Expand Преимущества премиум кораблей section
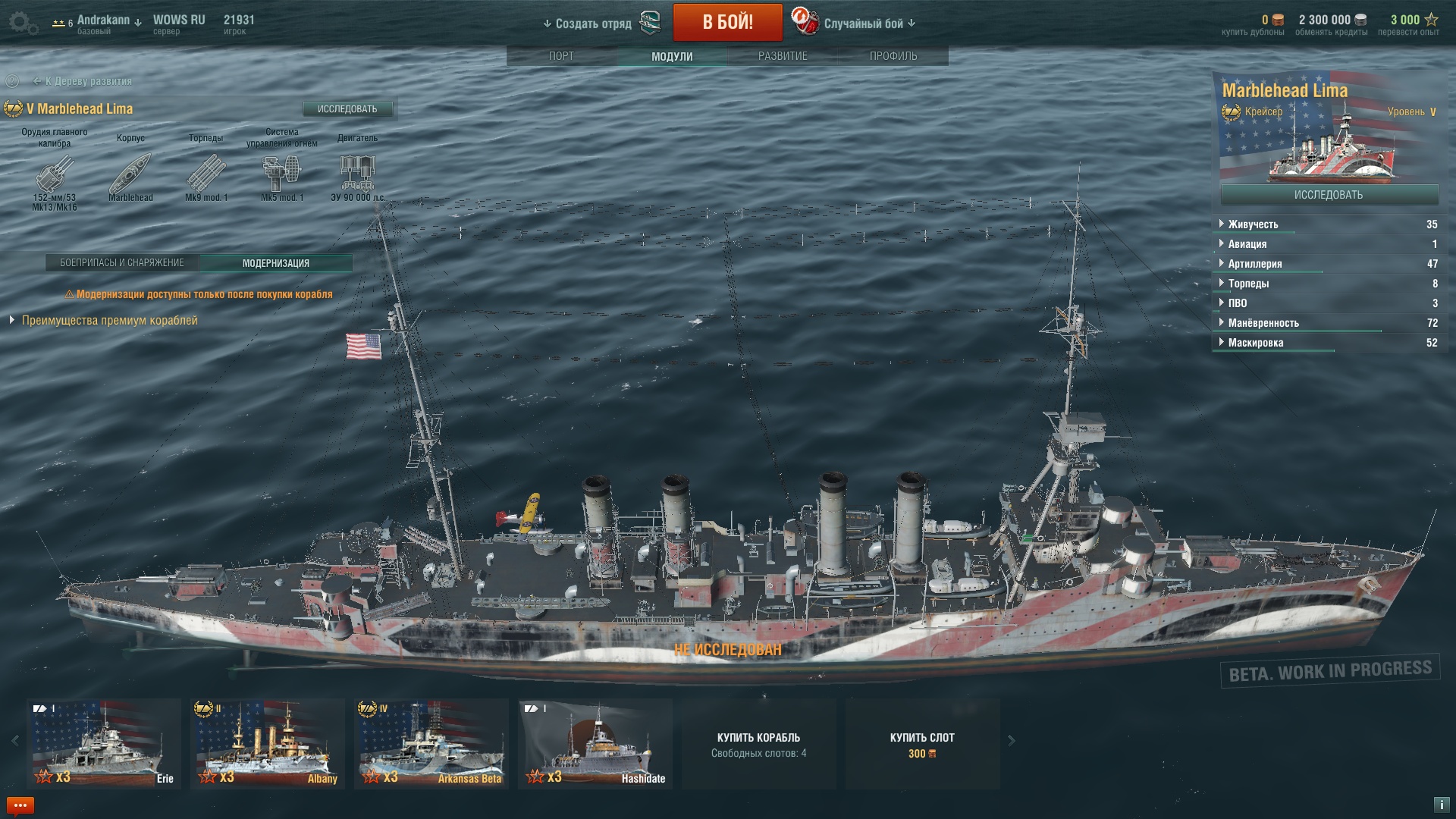The width and height of the screenshot is (1456, 819). (109, 321)
